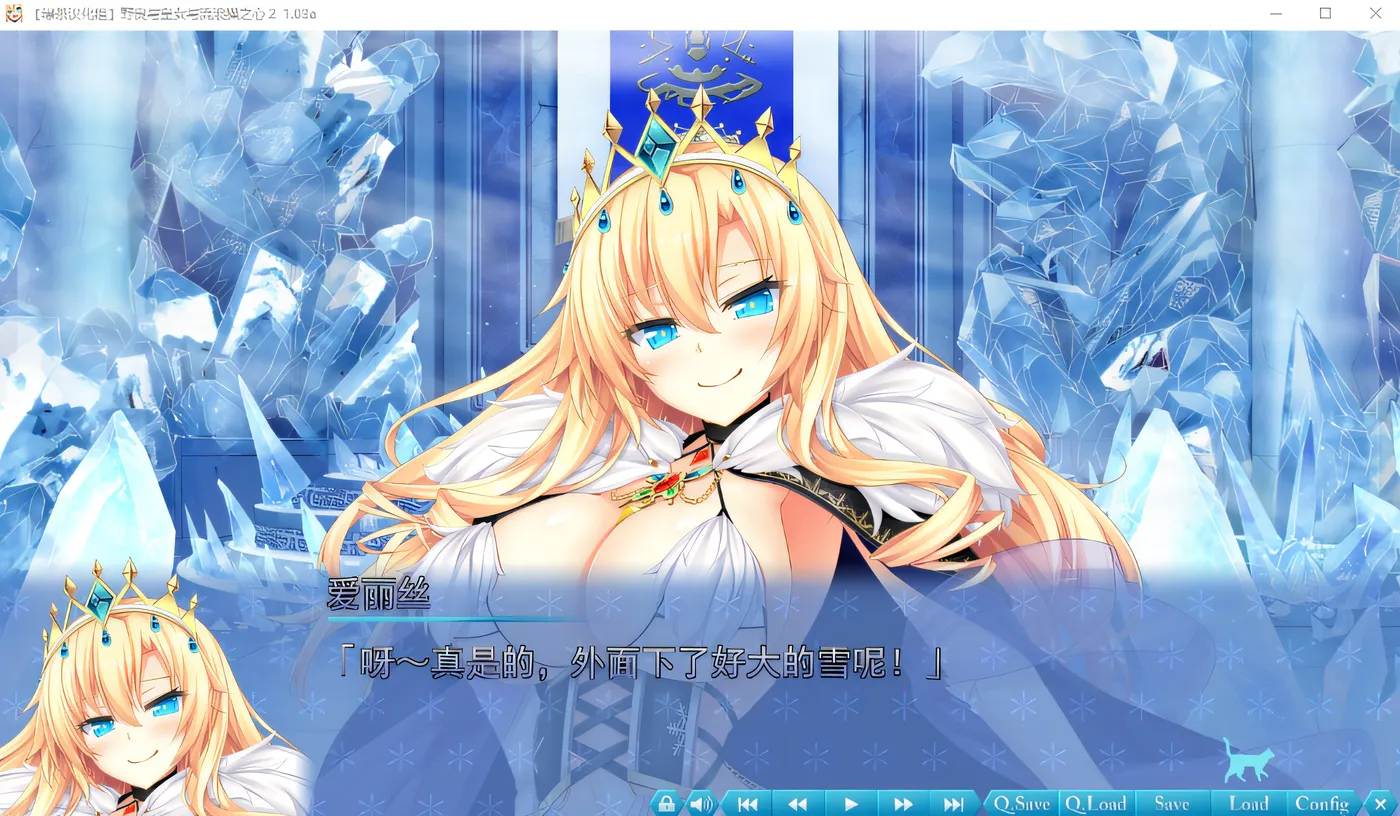Viewport: 1400px width, 816px height.
Task: Click the speaker volume icon
Action: pos(700,802)
